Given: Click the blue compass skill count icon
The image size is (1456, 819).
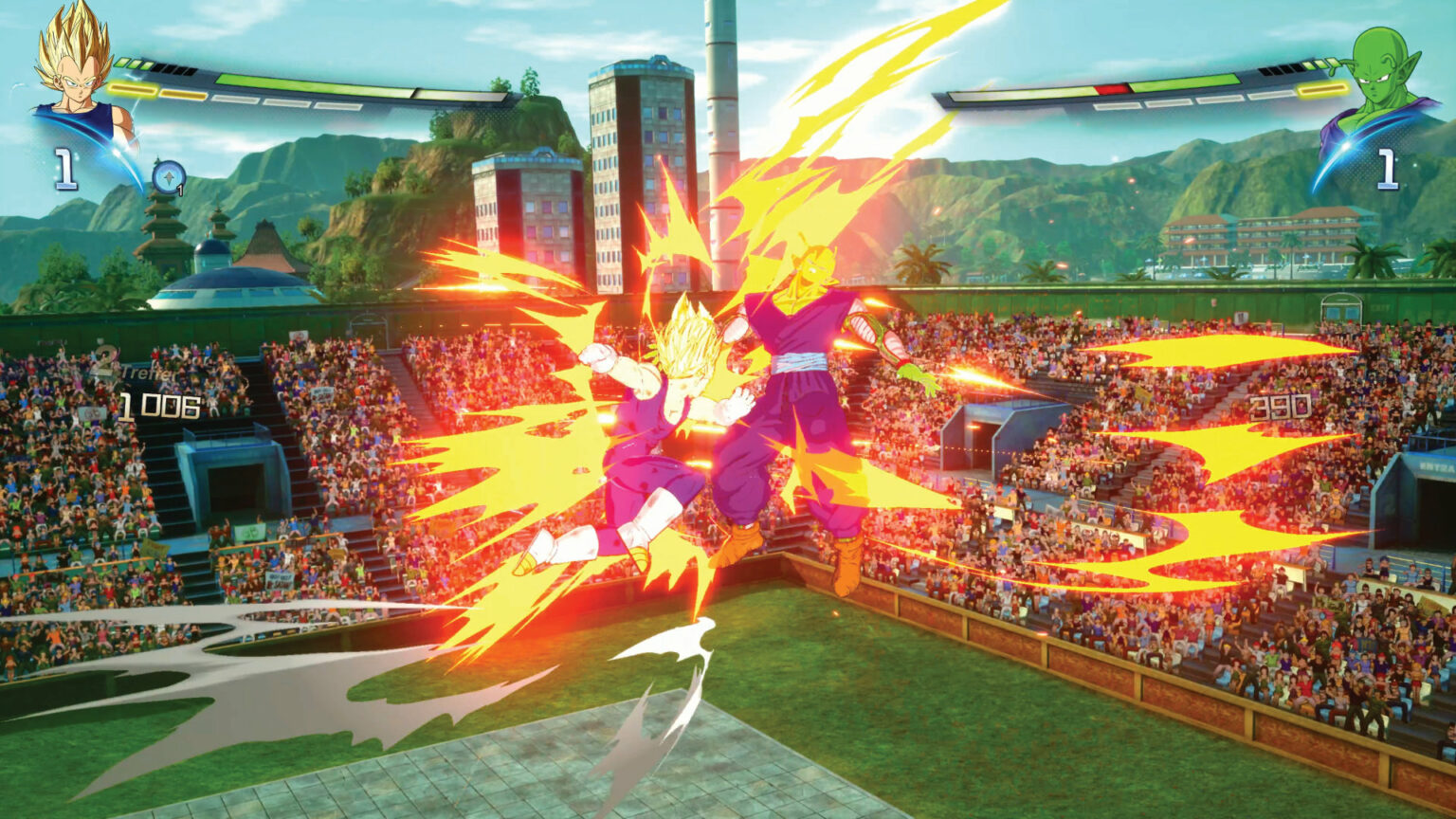Looking at the screenshot, I should (x=169, y=176).
